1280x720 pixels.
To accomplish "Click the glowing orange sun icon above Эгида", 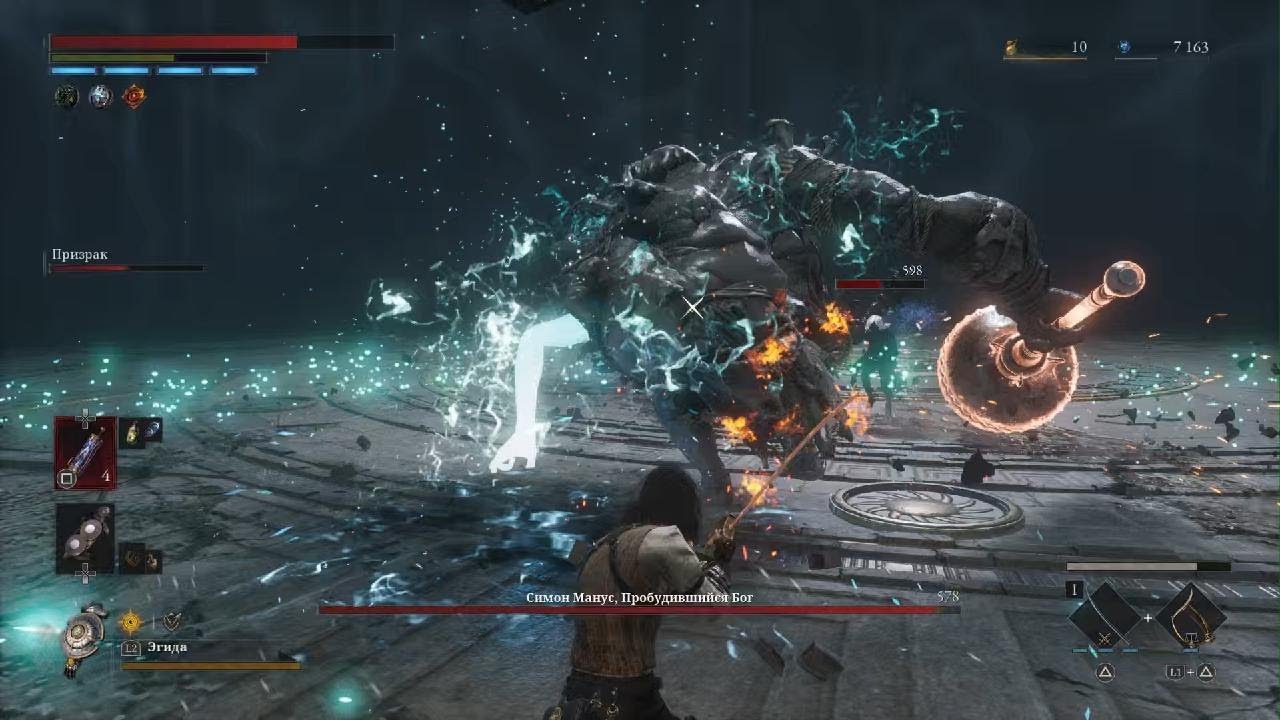I will [131, 622].
